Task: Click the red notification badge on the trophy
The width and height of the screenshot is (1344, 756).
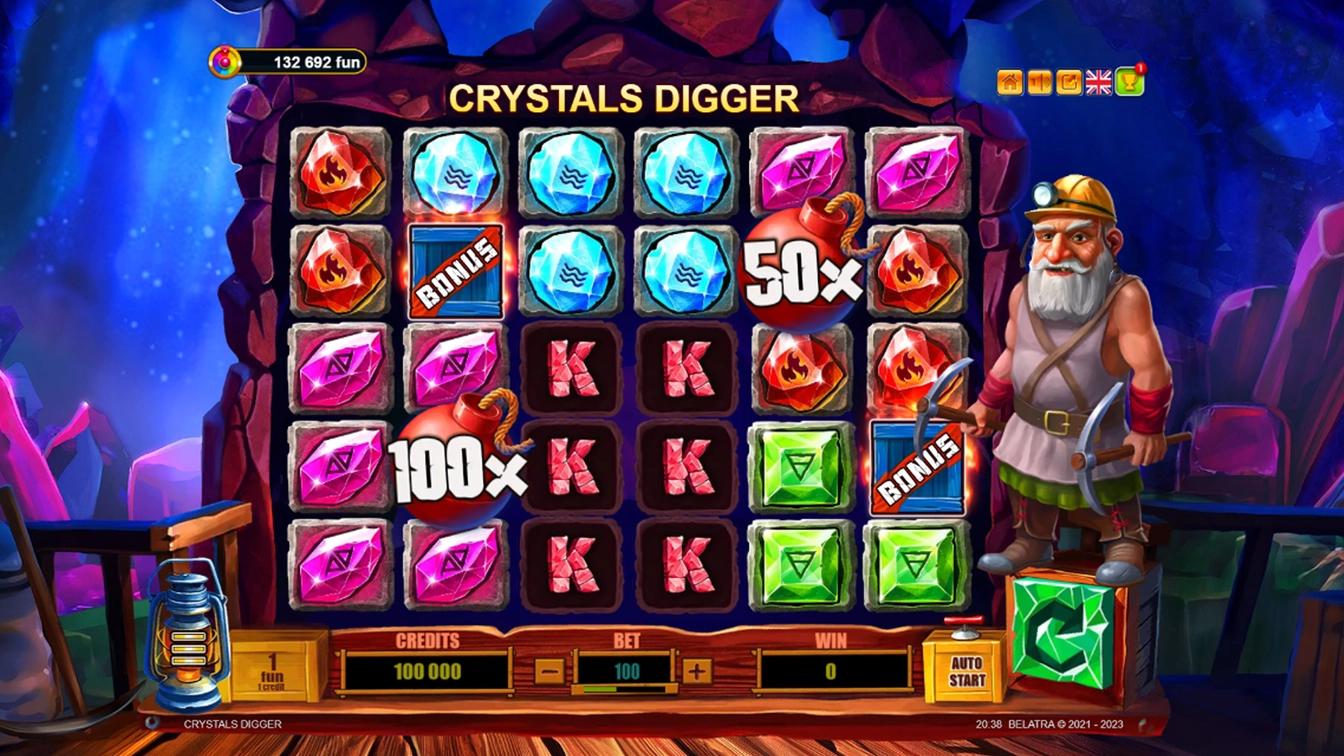Action: click(x=1141, y=67)
